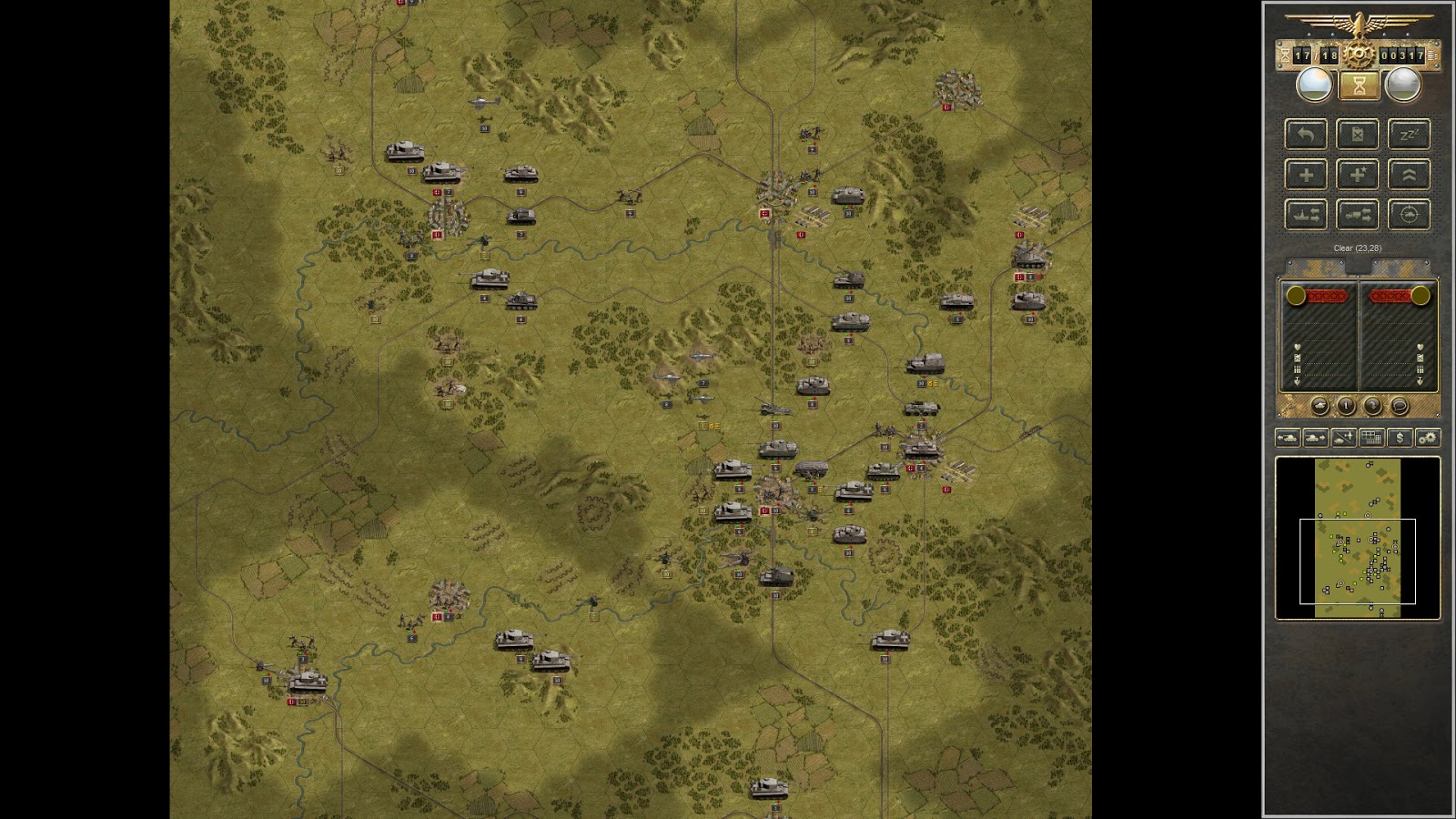Open the message bubble dialog
This screenshot has width=1456, height=819.
click(x=1400, y=405)
